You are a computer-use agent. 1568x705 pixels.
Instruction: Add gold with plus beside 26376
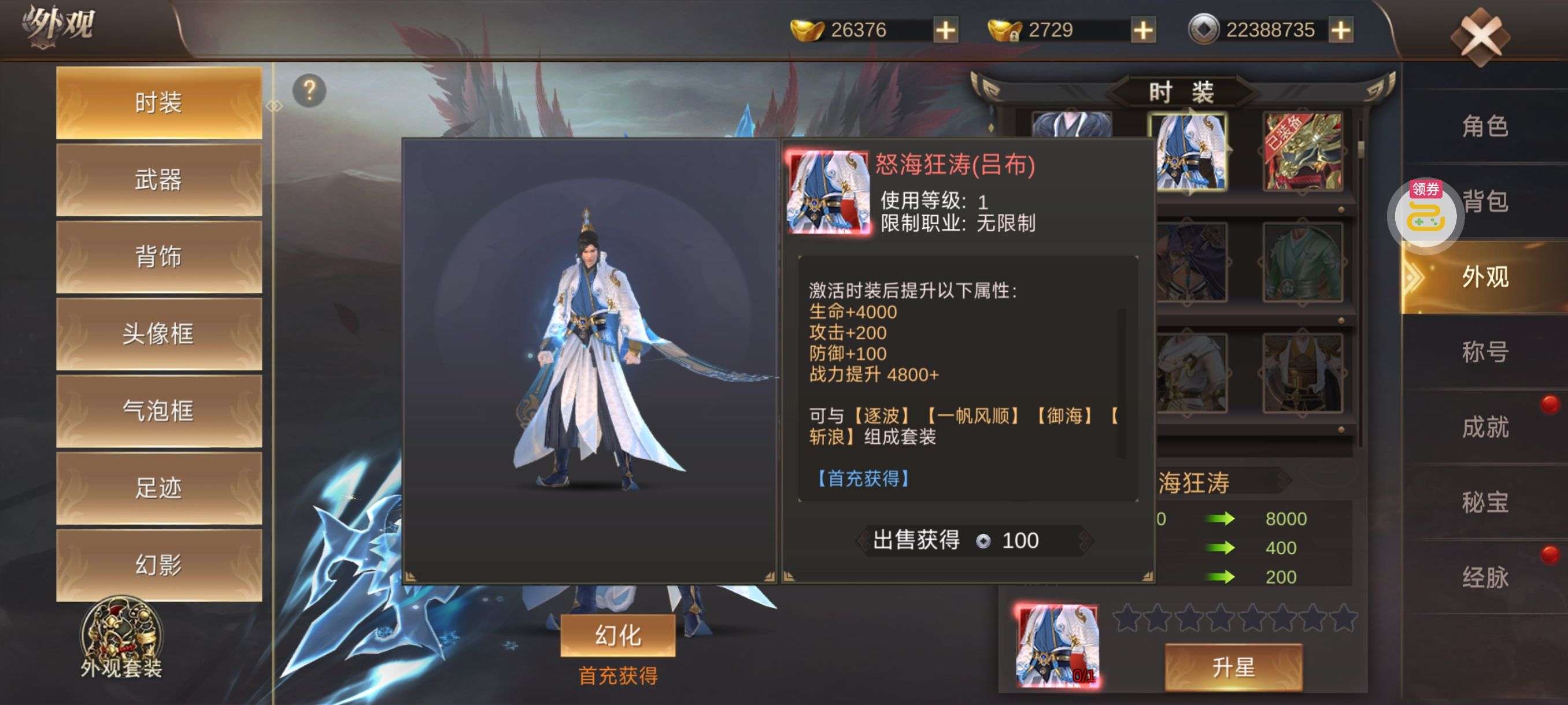pos(945,27)
